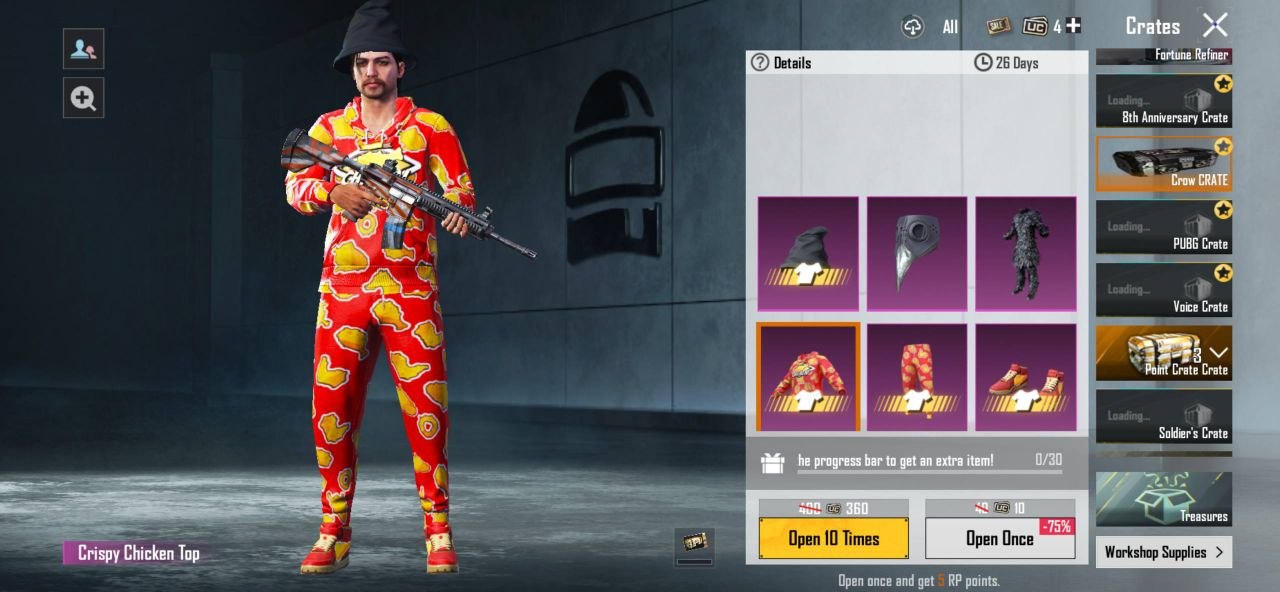Close the Crates screen

(x=1214, y=25)
